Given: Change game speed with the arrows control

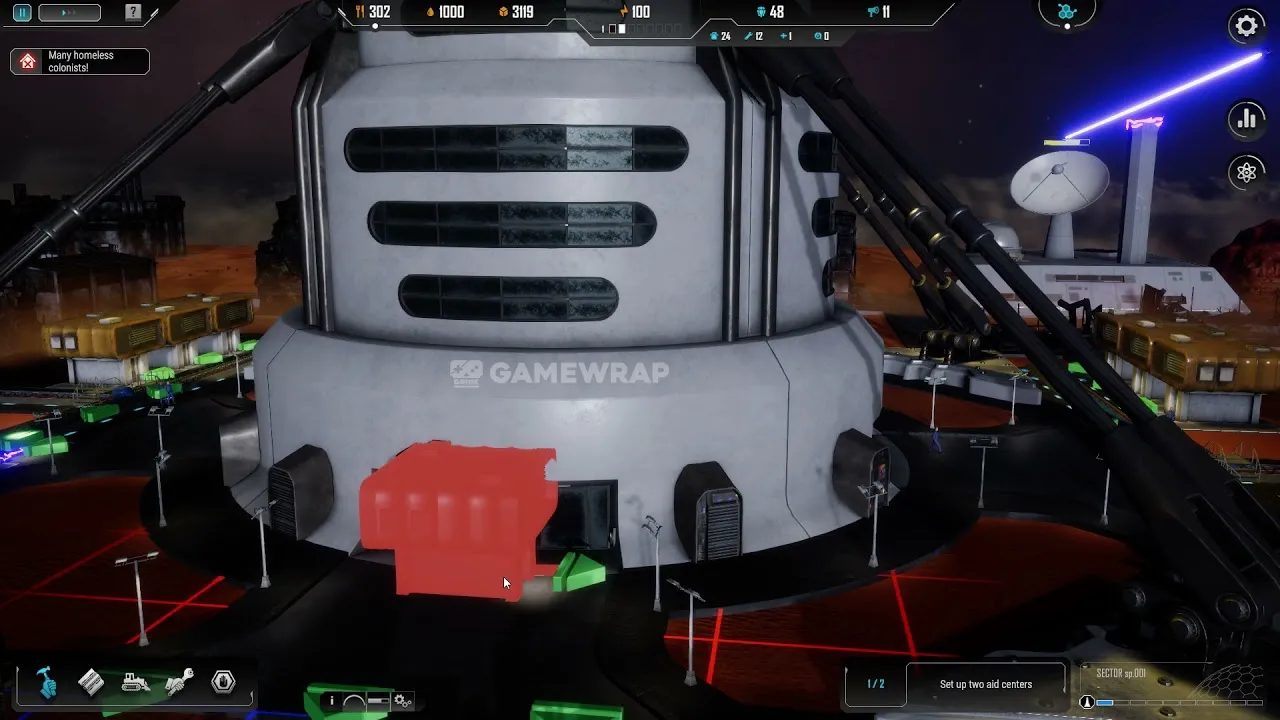Looking at the screenshot, I should click(x=69, y=13).
